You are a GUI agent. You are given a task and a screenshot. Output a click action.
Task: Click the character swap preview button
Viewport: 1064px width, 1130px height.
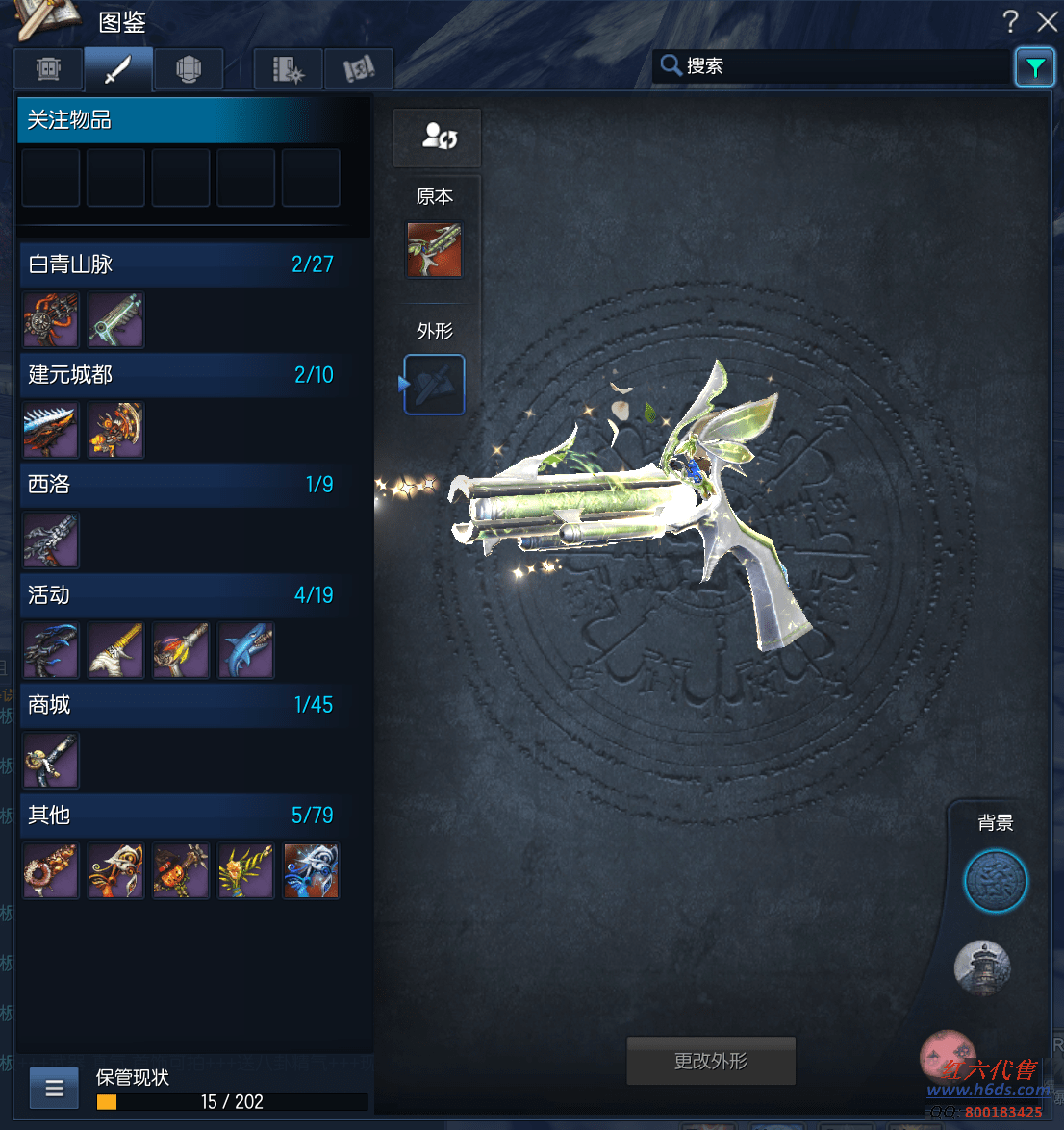coord(438,137)
